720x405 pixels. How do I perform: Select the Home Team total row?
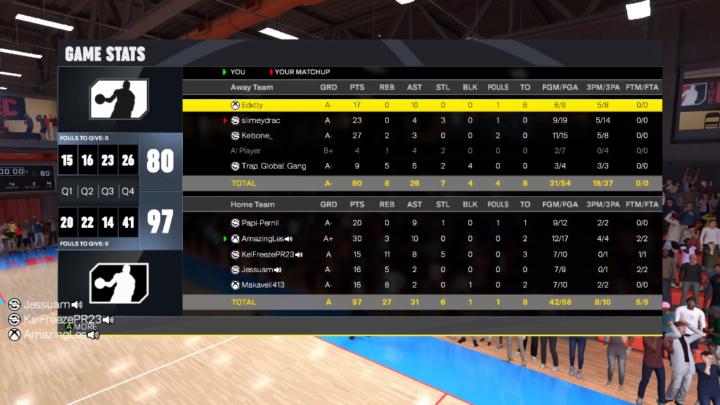pyautogui.click(x=420, y=301)
